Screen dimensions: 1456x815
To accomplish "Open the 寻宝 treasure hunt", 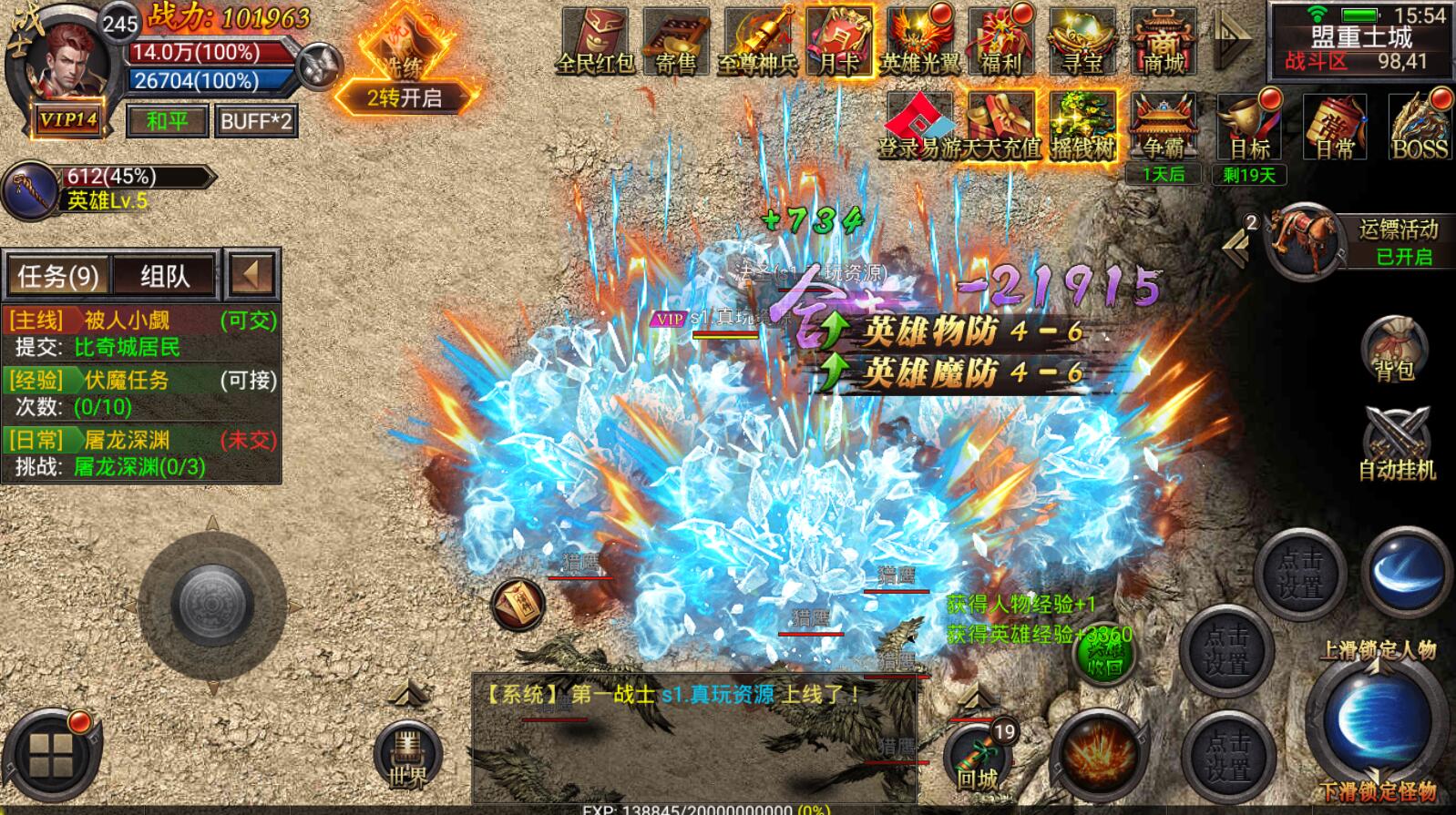I will click(1082, 42).
